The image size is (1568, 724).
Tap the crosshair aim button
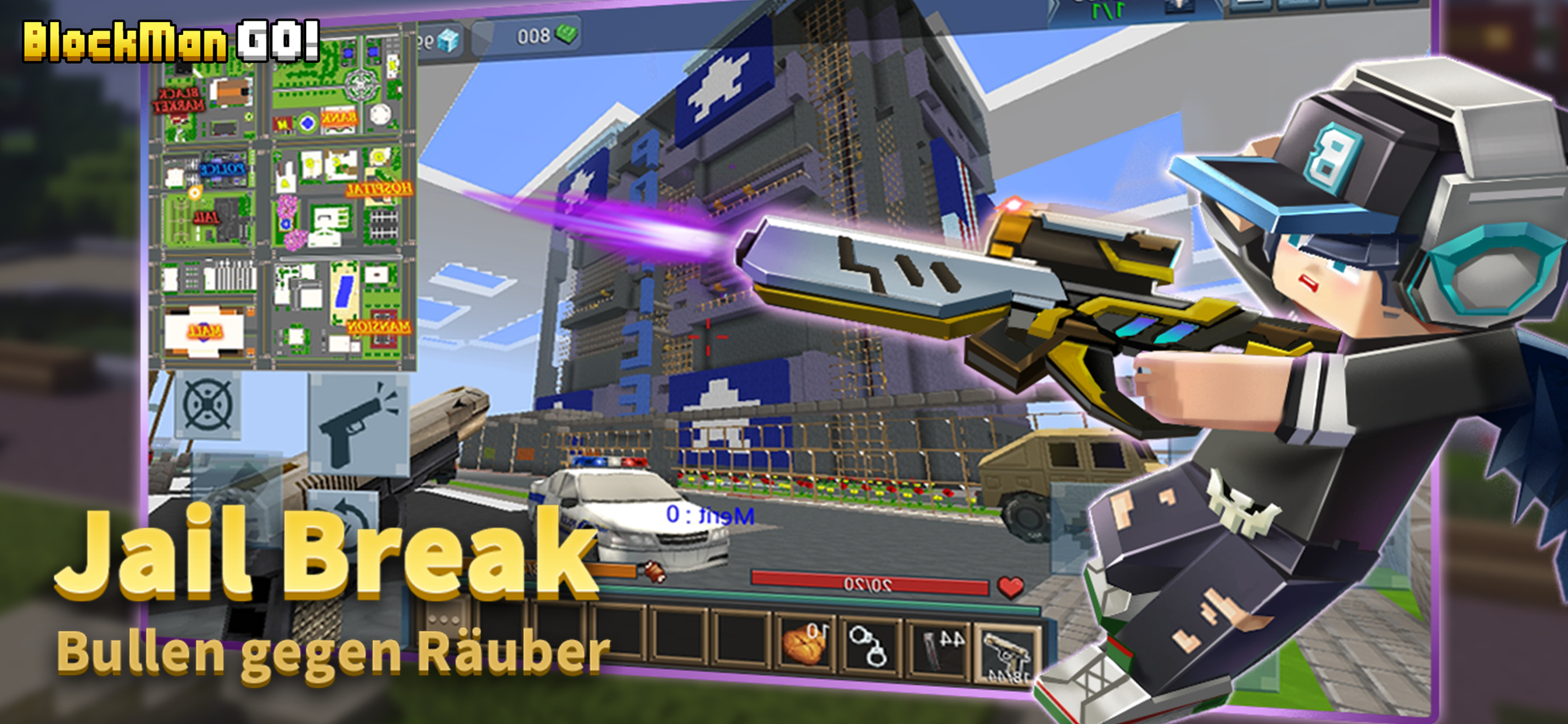pyautogui.click(x=208, y=405)
